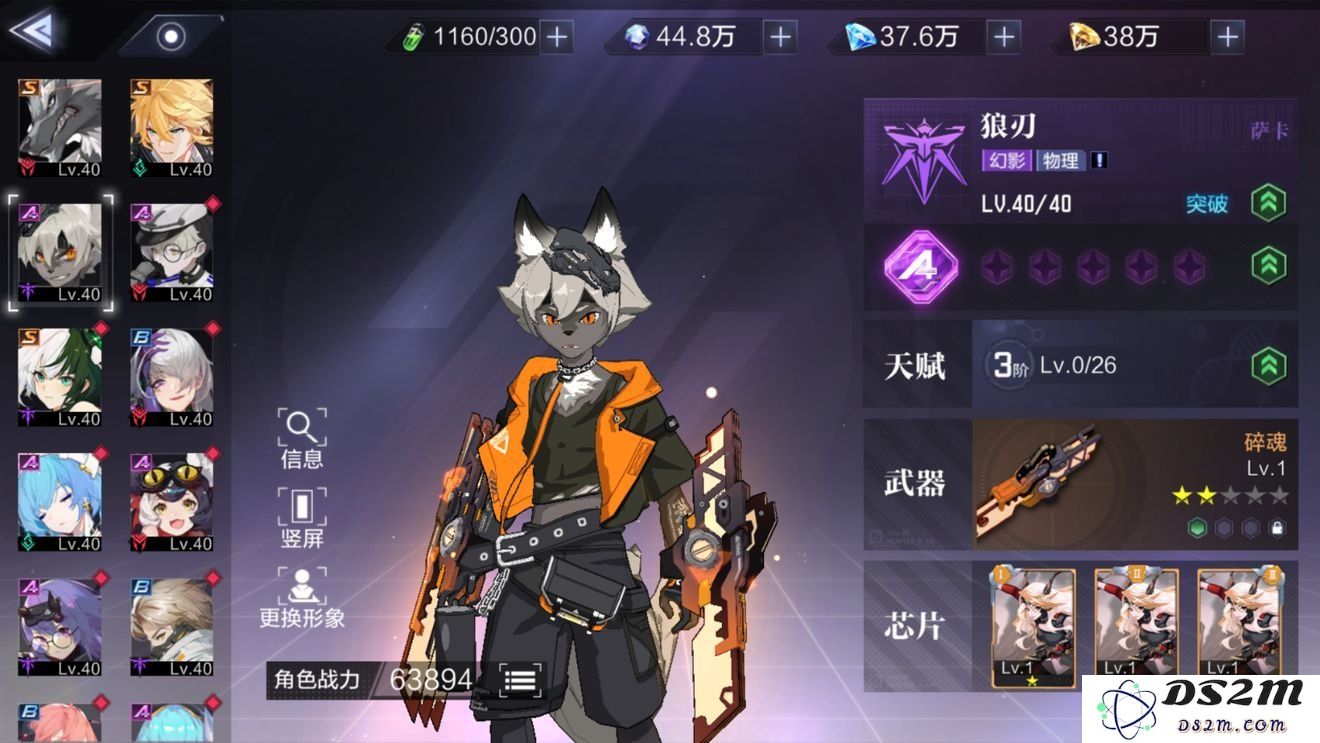Tap the camera capture icon near the top-left
Viewport: 1320px width, 743px height.
tap(172, 37)
